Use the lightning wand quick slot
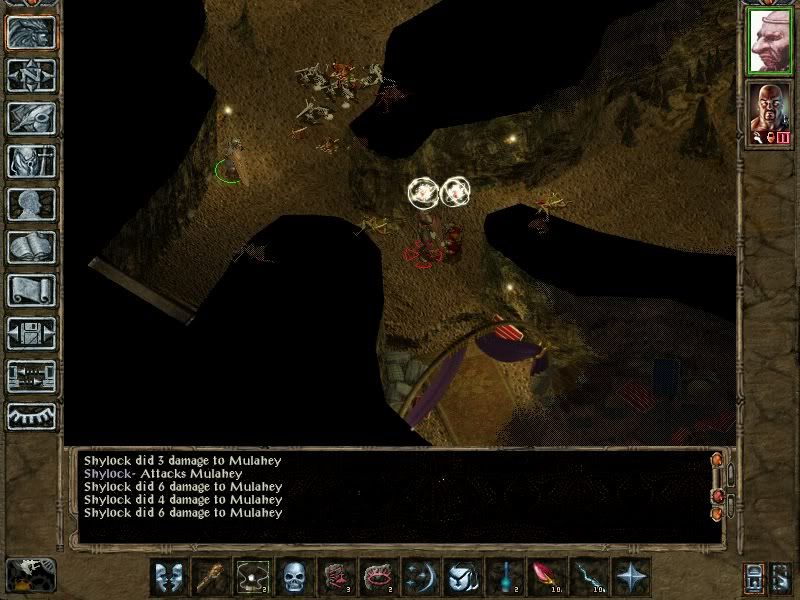 (x=589, y=577)
